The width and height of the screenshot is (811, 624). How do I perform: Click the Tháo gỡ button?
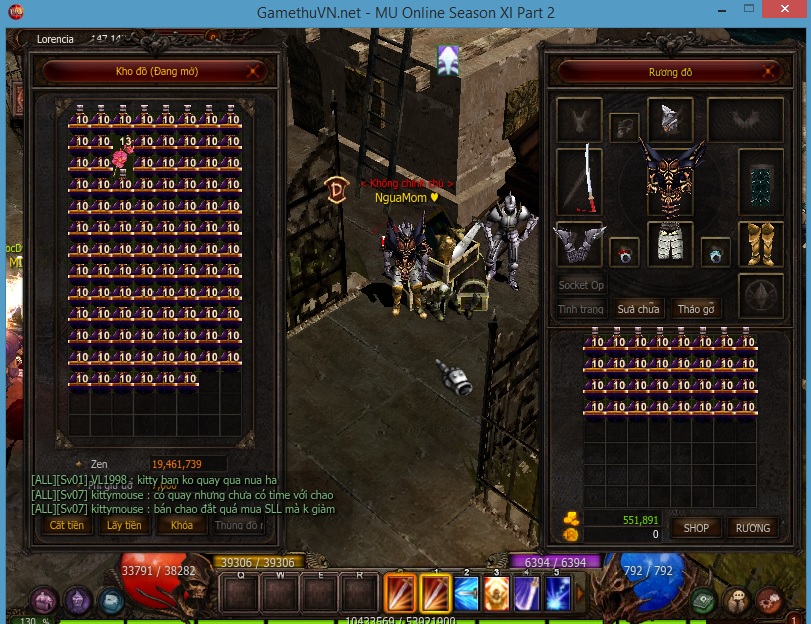(696, 309)
